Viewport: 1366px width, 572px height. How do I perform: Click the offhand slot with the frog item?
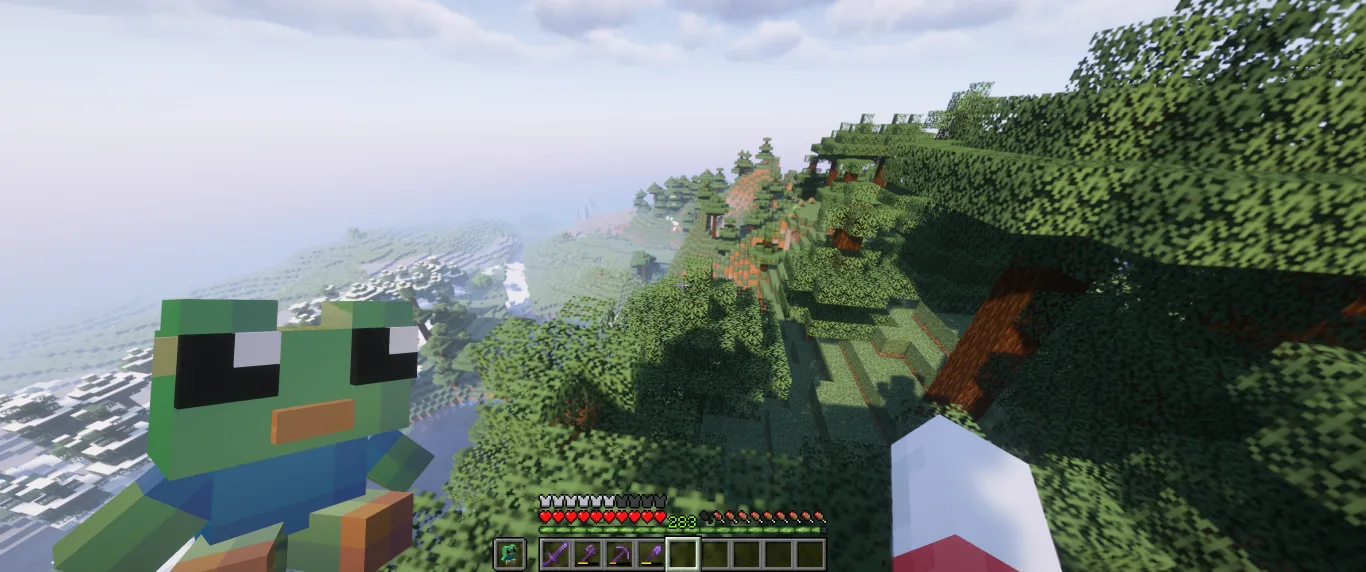pyautogui.click(x=509, y=554)
